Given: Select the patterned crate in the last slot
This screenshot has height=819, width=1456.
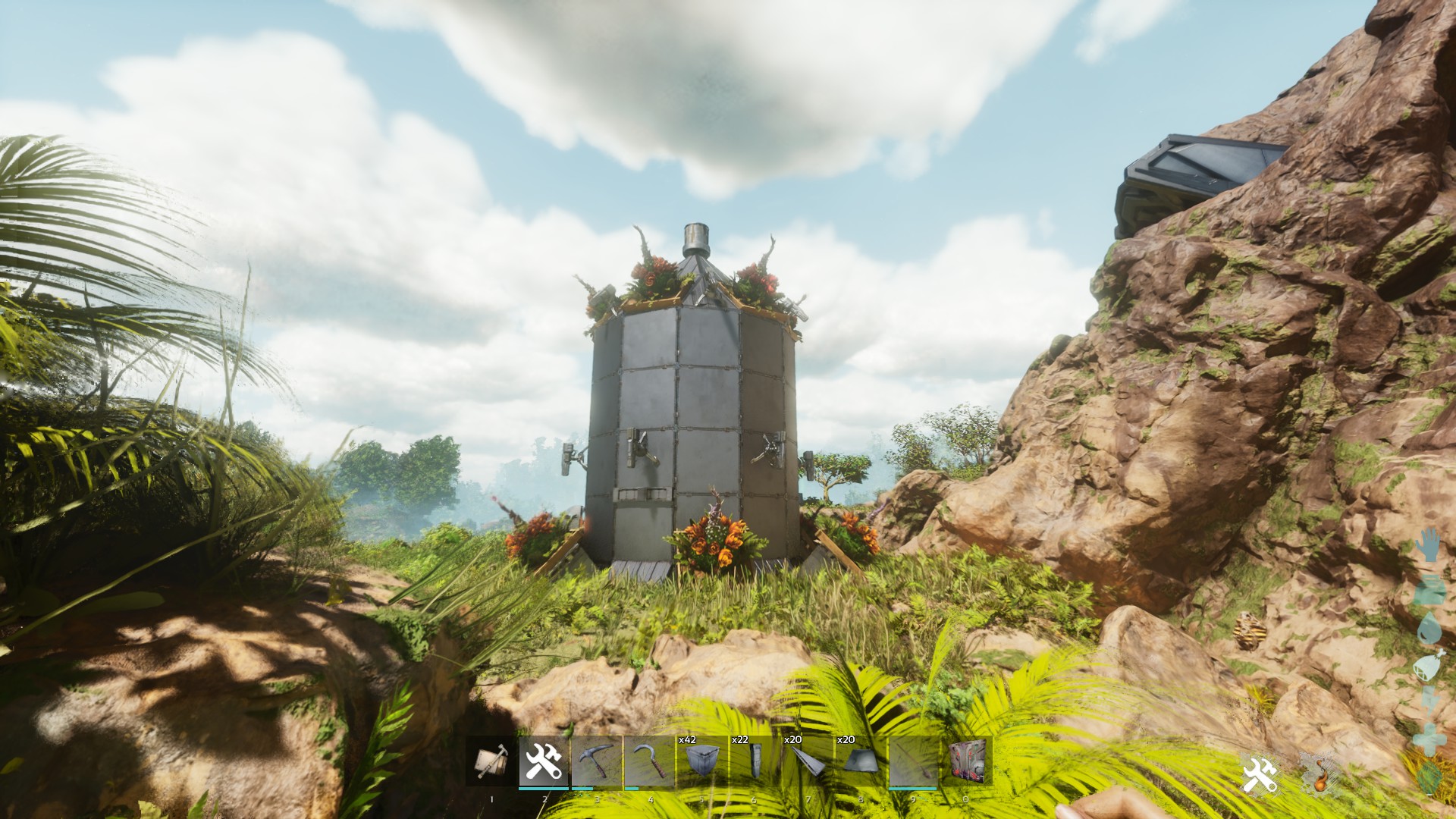Looking at the screenshot, I should tap(966, 761).
